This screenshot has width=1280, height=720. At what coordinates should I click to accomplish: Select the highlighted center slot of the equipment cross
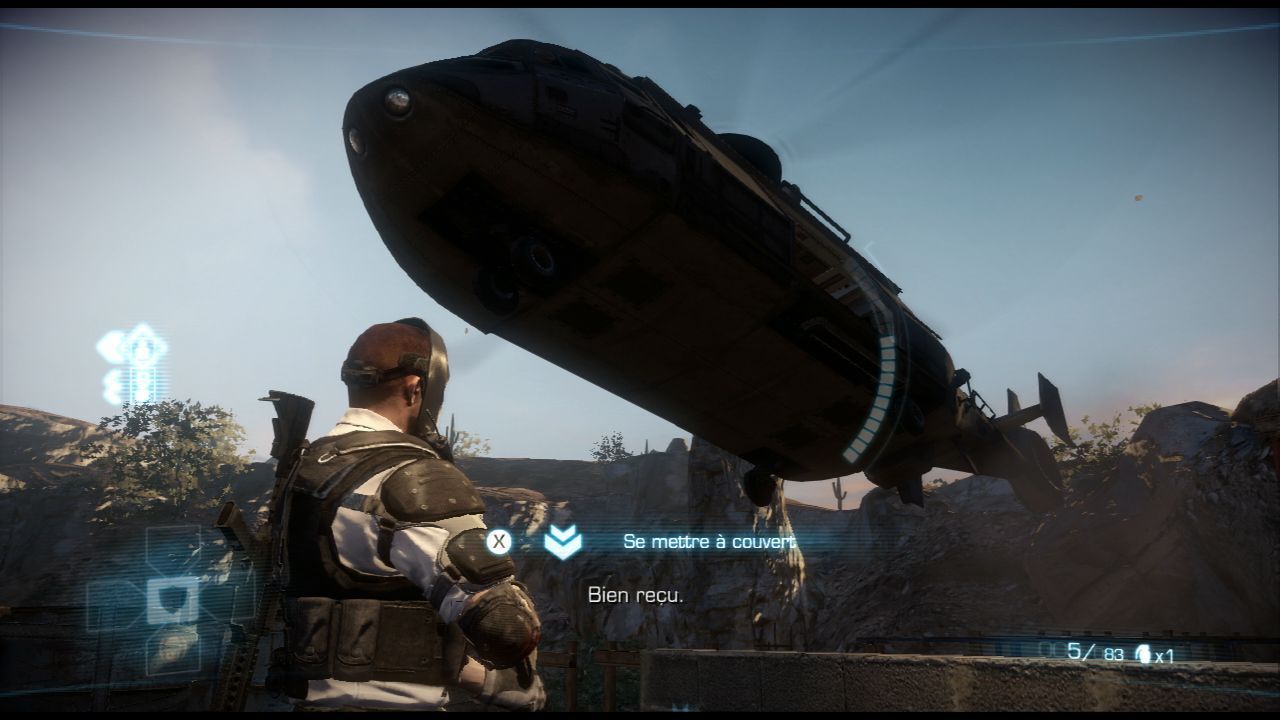[172, 599]
